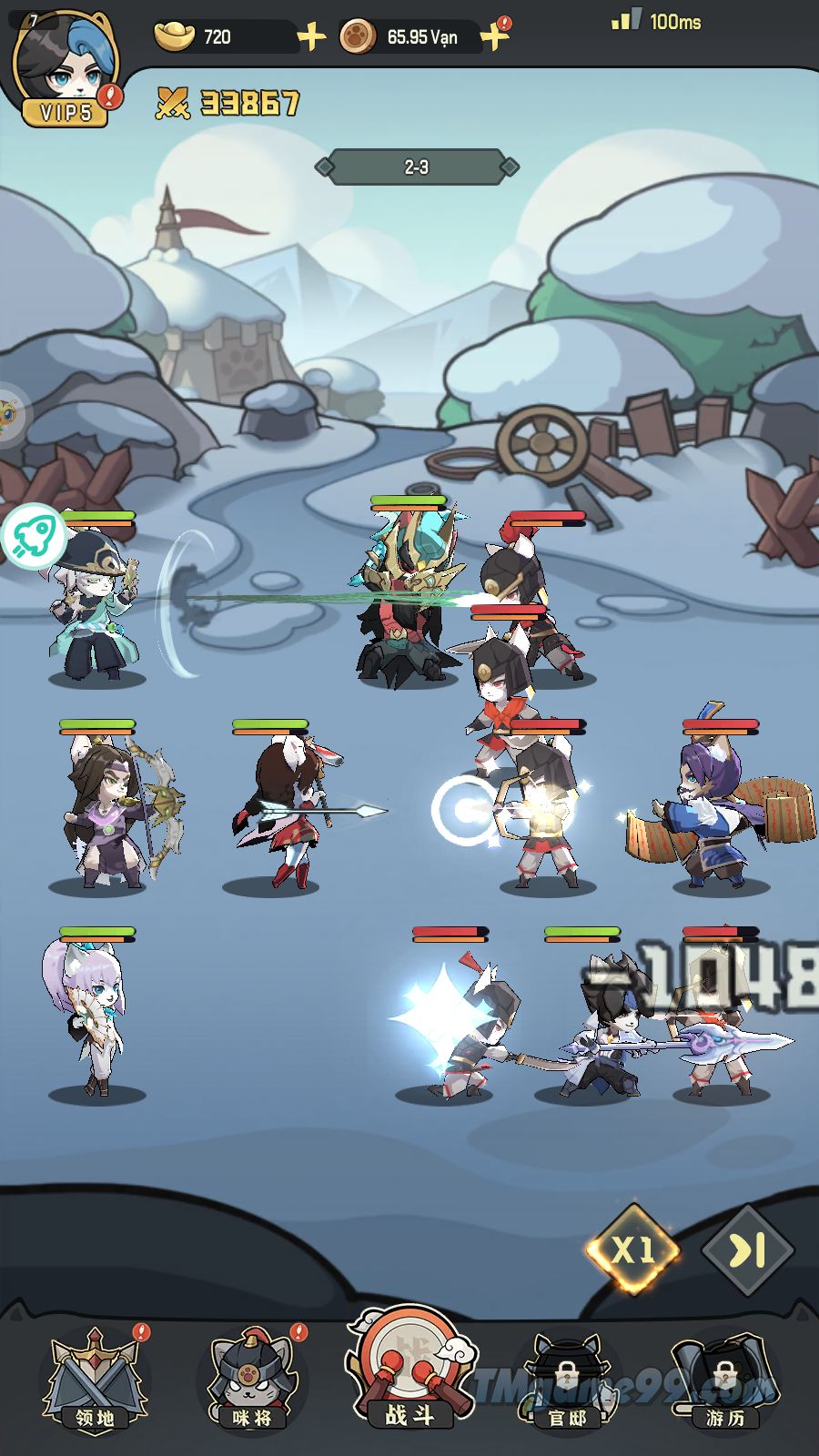The image size is (819, 1456).
Task: Add more gold ingots with plus button
Action: 311,37
